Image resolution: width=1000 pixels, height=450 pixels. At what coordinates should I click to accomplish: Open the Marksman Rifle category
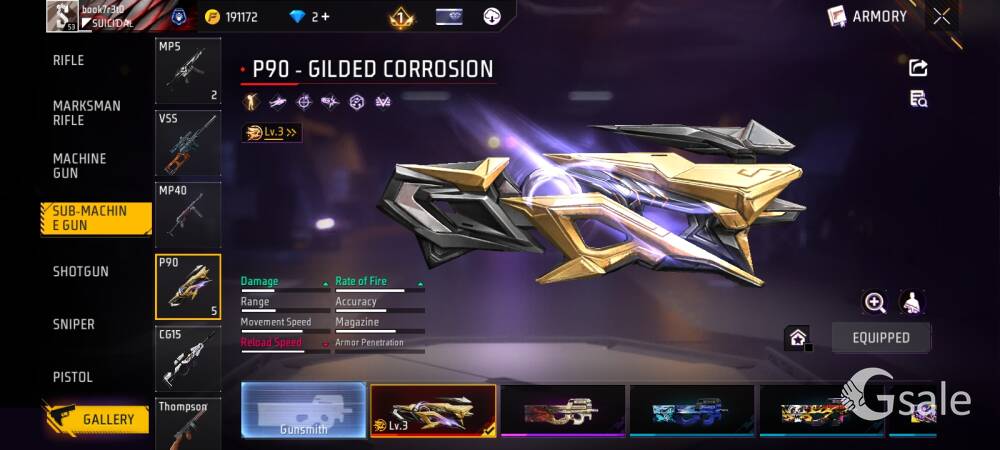tap(87, 113)
